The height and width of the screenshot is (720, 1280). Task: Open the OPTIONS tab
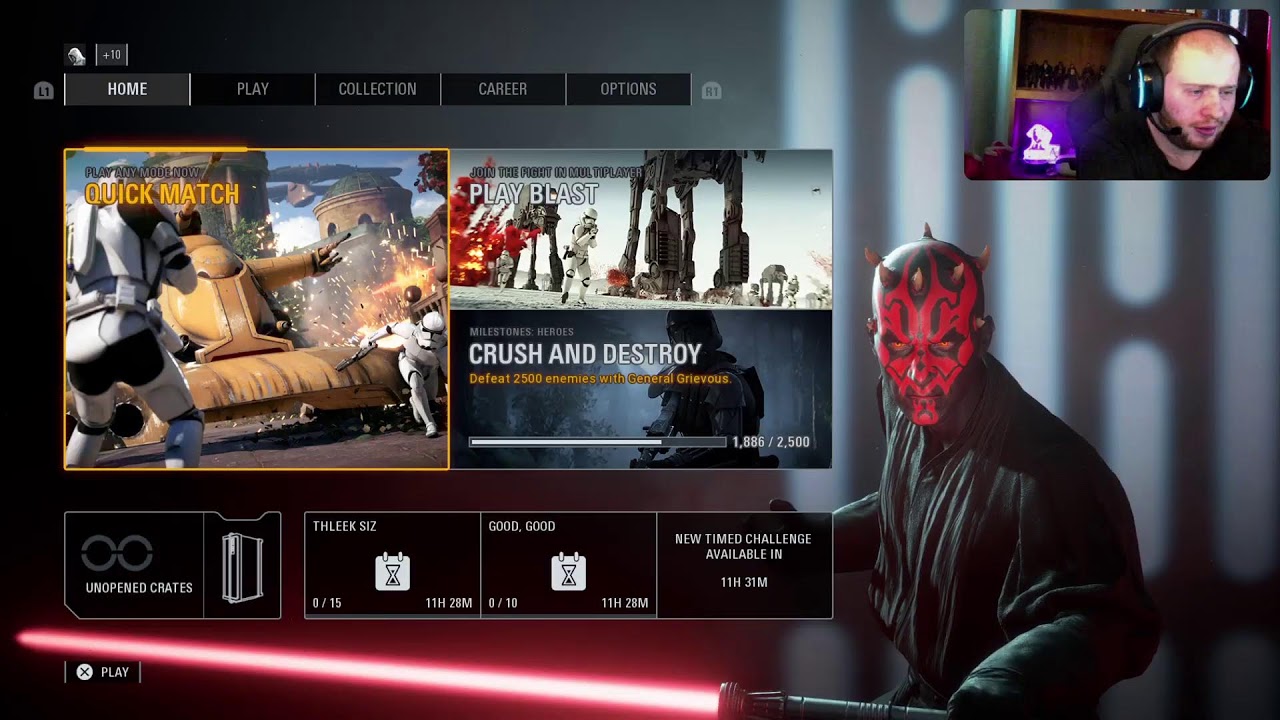628,89
